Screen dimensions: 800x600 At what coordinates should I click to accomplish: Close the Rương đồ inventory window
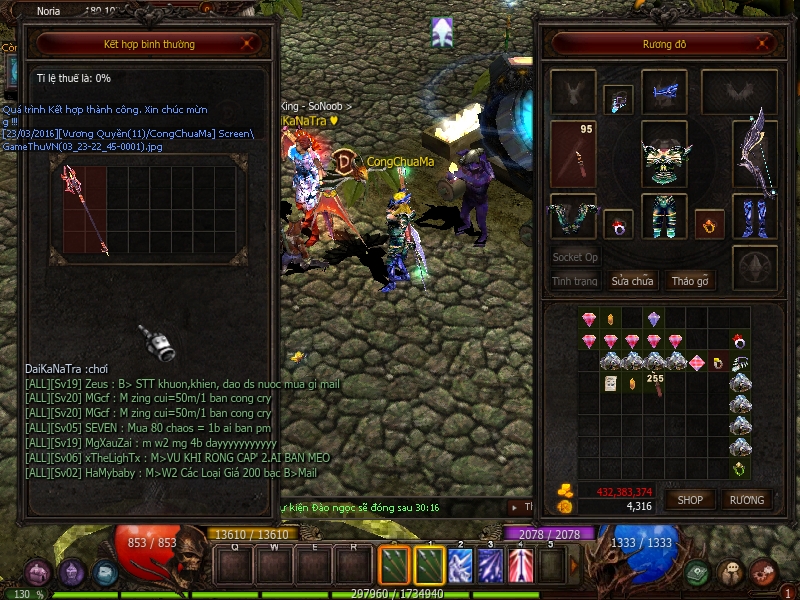[x=765, y=44]
